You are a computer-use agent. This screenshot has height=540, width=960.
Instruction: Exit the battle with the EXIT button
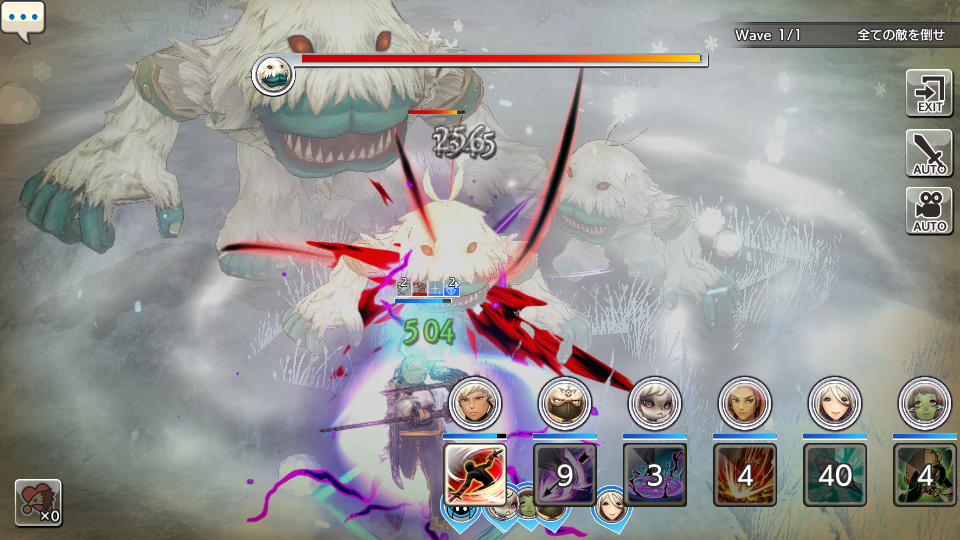(929, 93)
